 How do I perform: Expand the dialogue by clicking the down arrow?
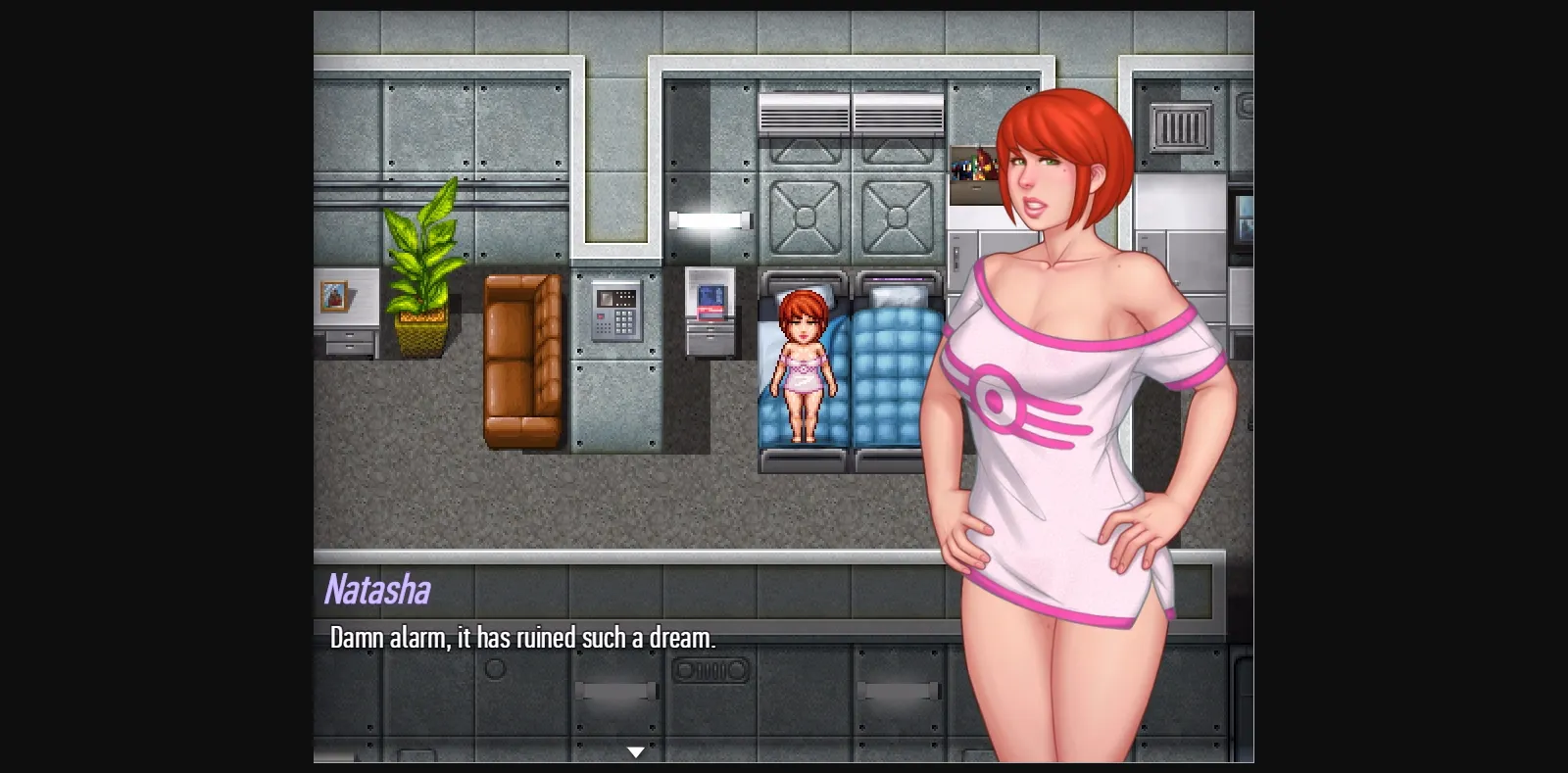click(x=635, y=751)
